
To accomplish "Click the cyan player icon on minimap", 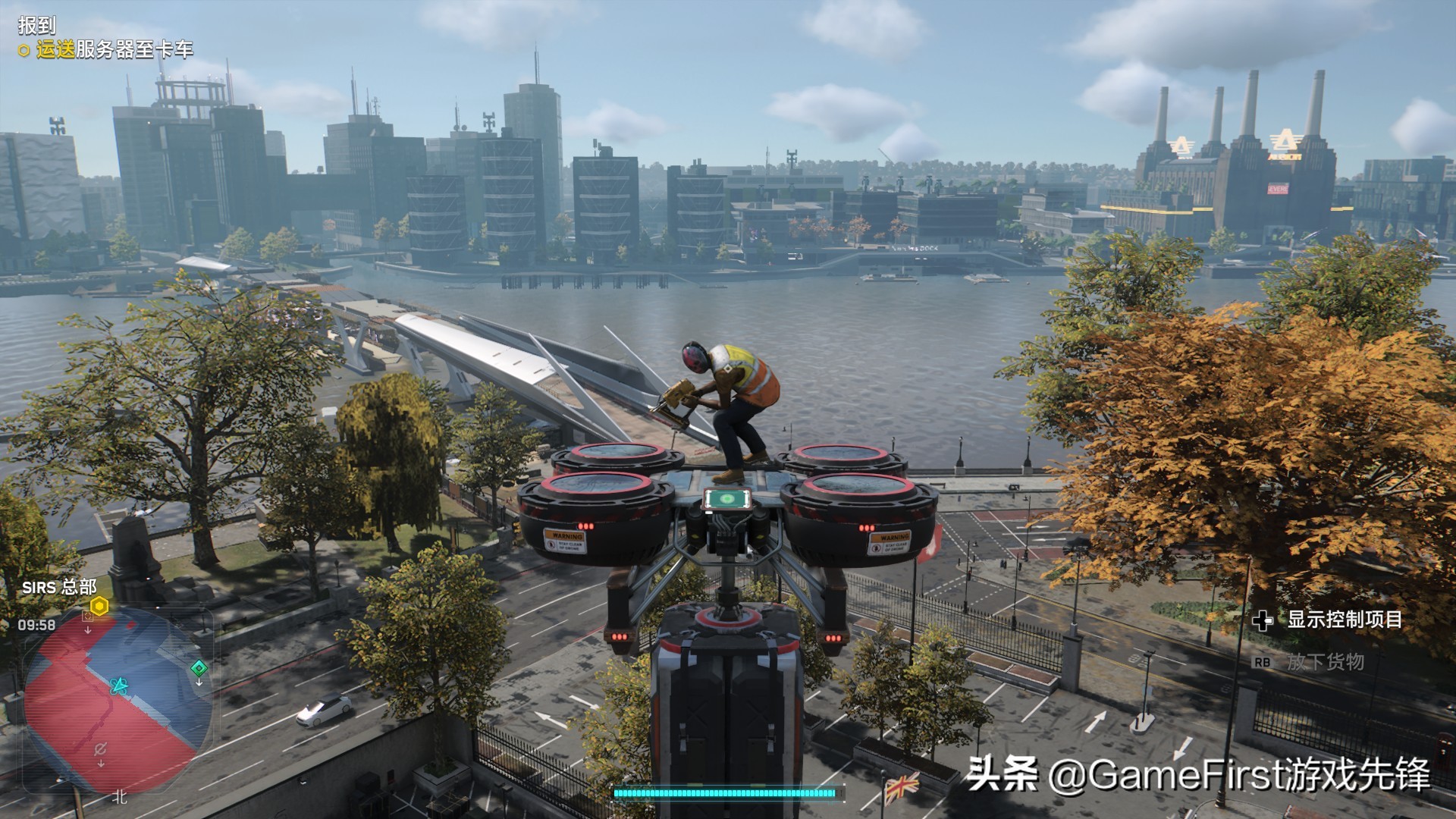I will coord(118,686).
